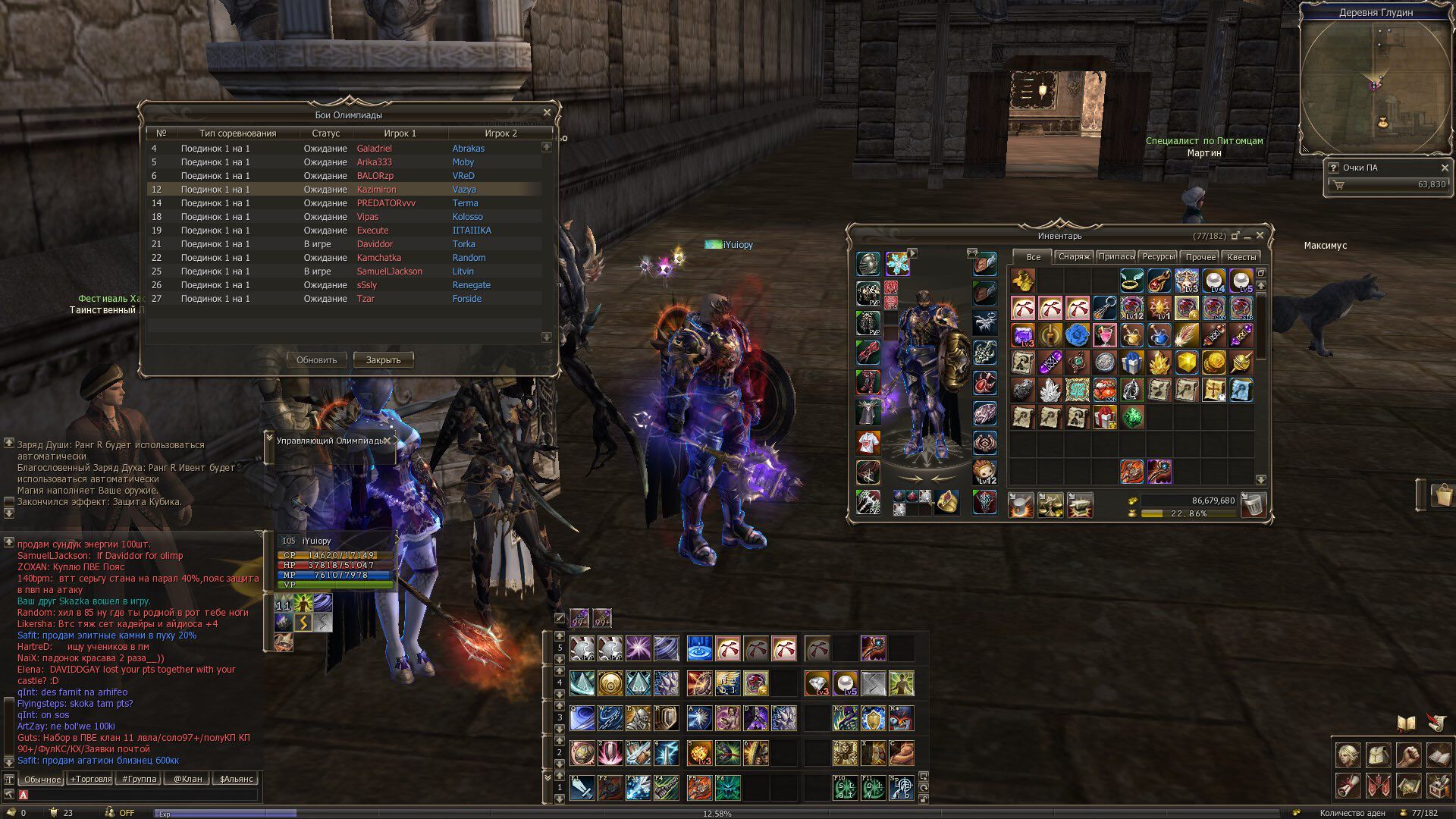Click the inventory trash can icon
Viewport: 1456px width, 819px height.
1254,504
